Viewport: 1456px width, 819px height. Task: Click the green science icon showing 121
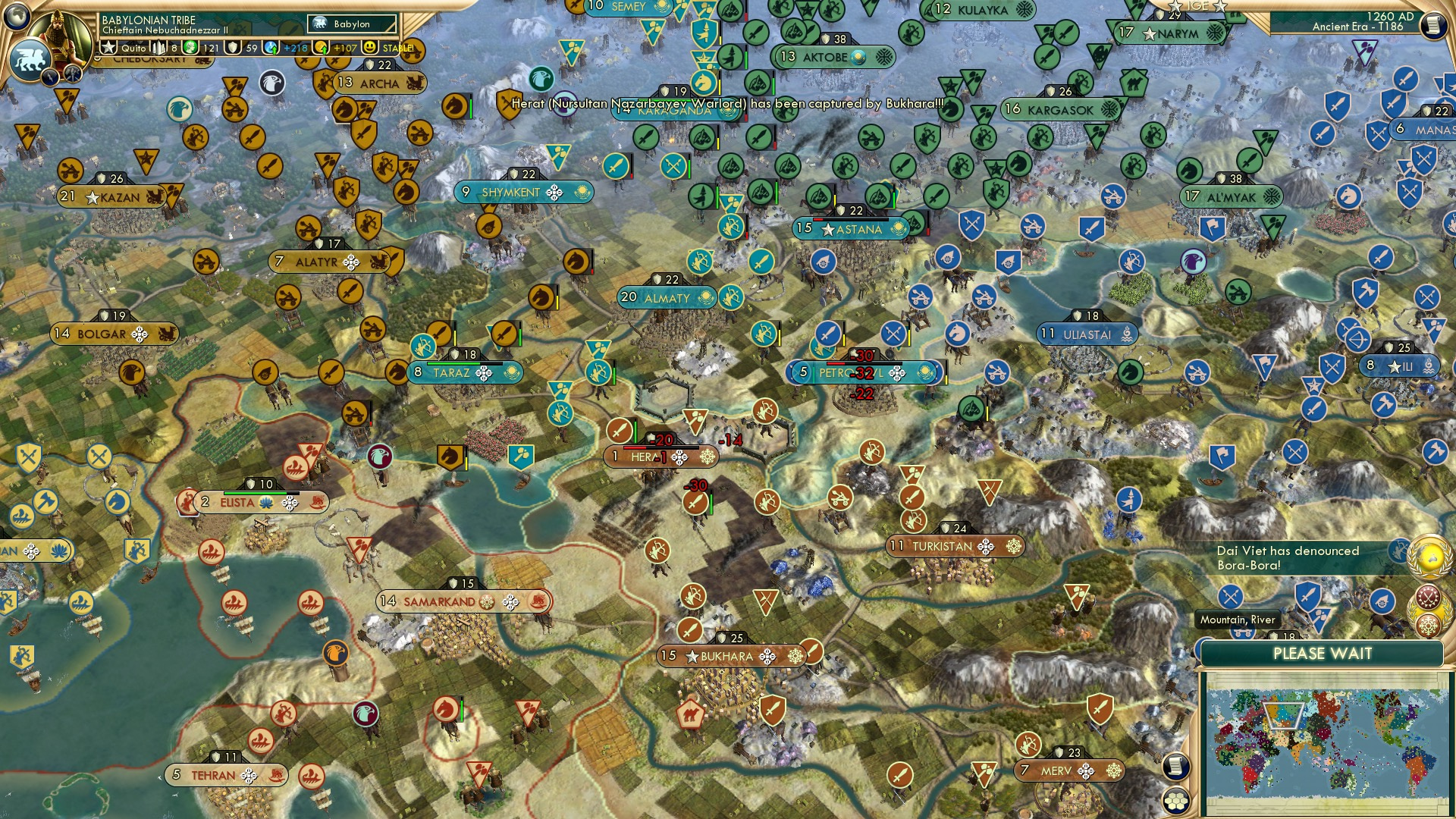(191, 47)
